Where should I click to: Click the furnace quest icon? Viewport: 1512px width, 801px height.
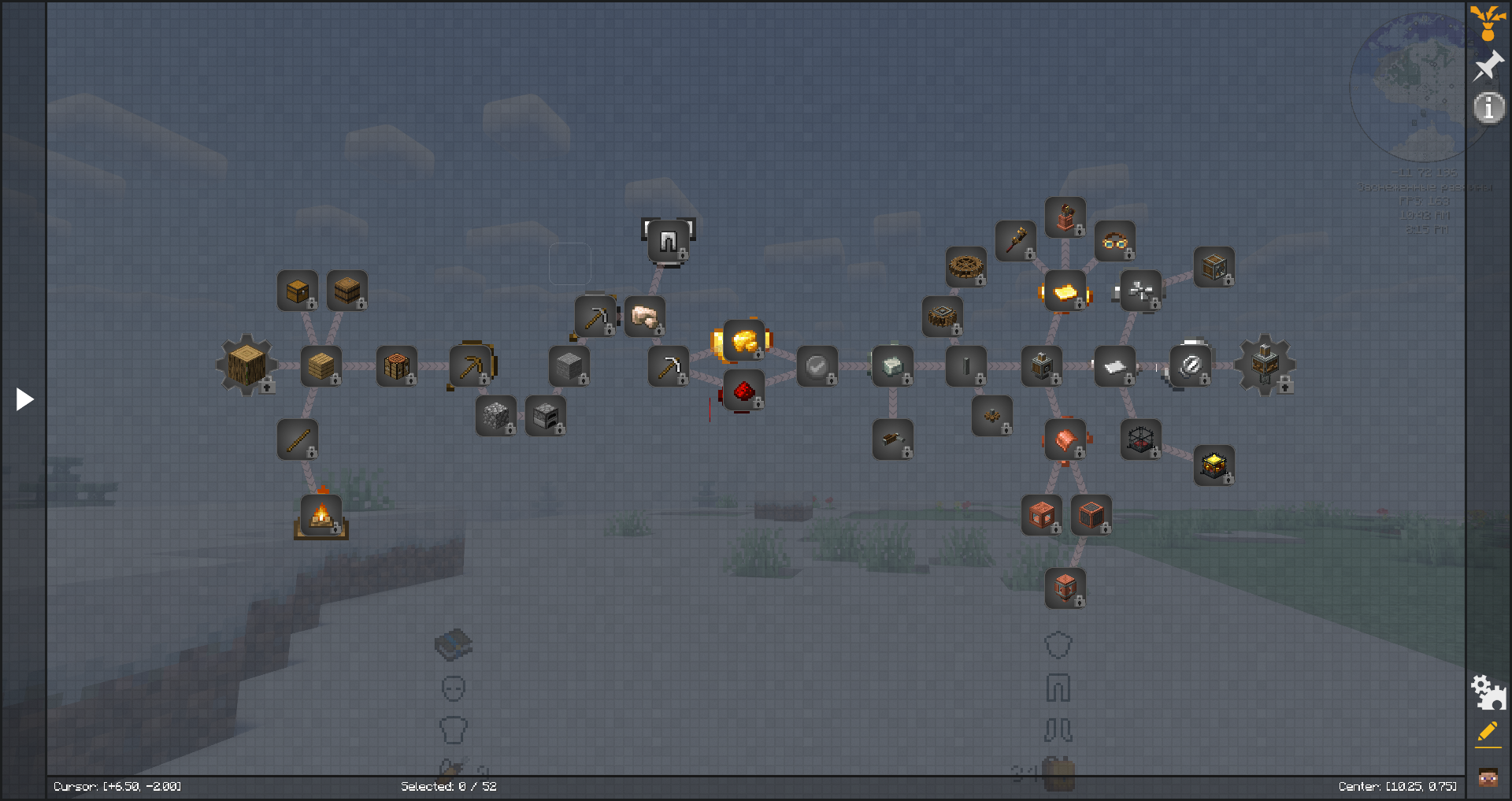tap(547, 416)
